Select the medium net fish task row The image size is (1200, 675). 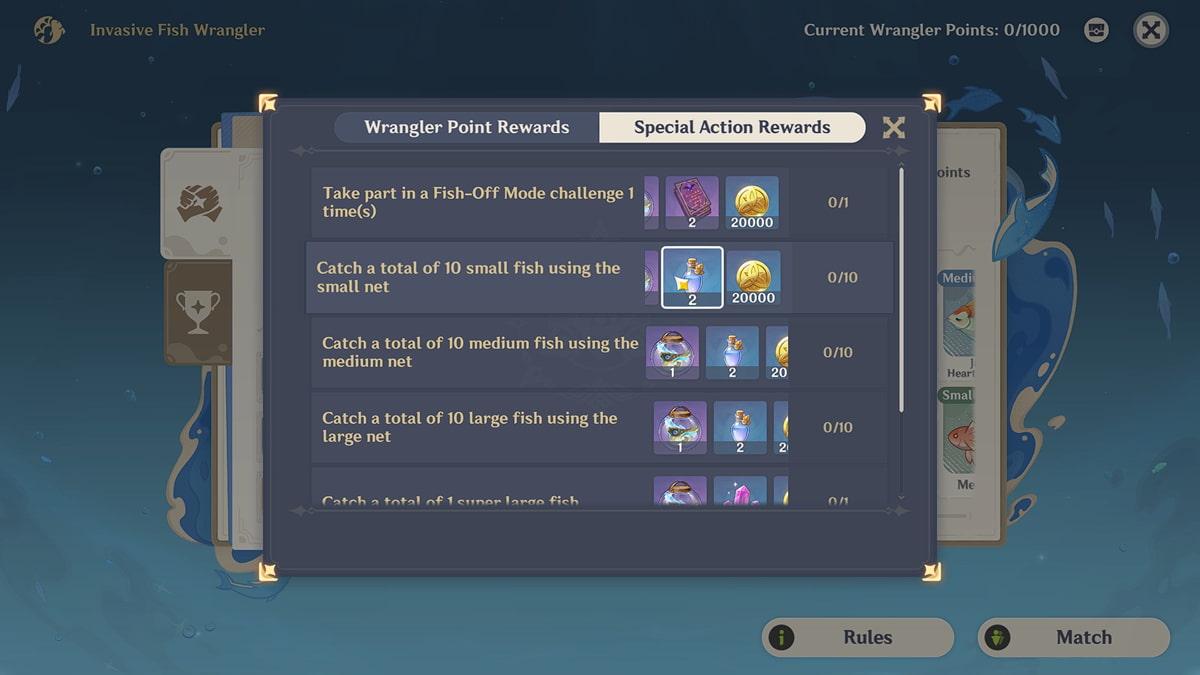pos(480,352)
